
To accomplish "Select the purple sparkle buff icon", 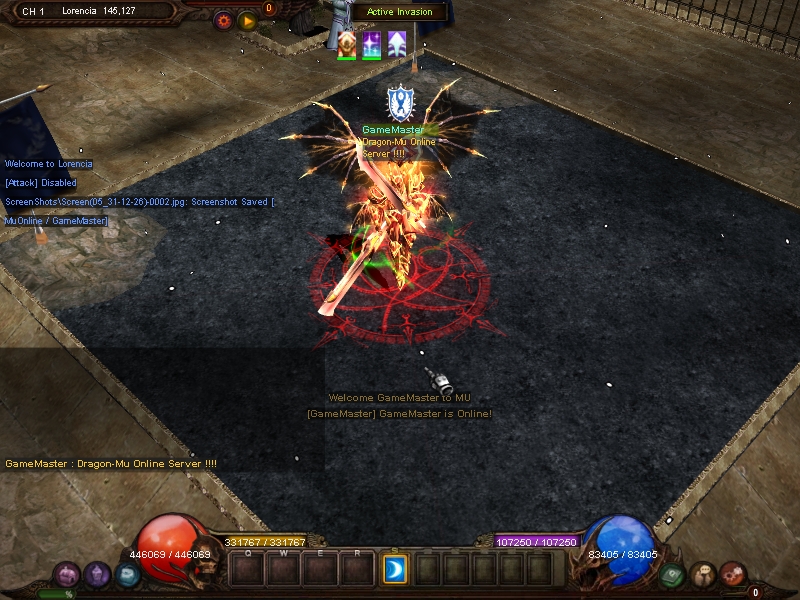I will [x=372, y=44].
